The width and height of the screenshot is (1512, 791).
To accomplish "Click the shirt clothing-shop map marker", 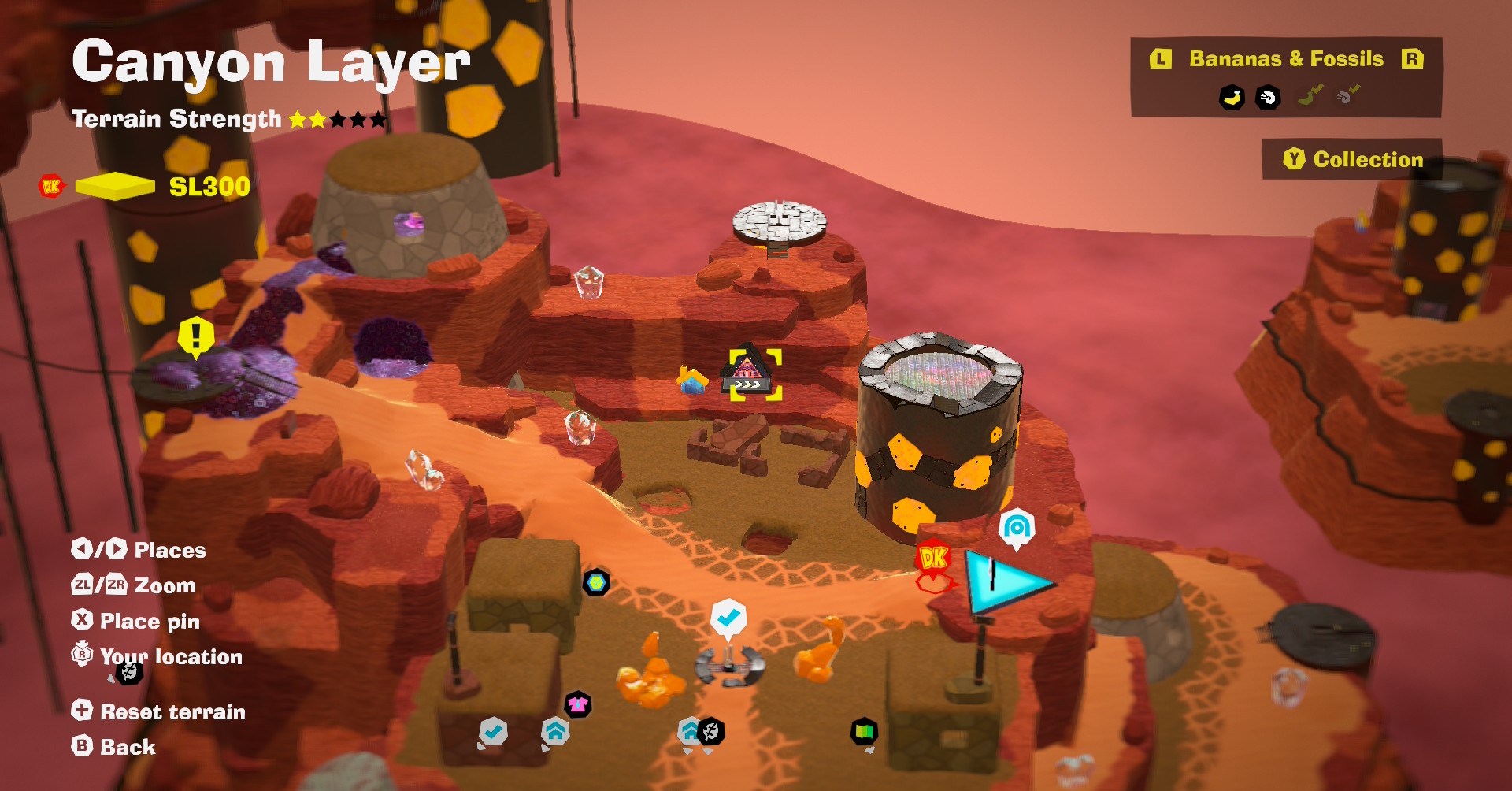I will [577, 703].
